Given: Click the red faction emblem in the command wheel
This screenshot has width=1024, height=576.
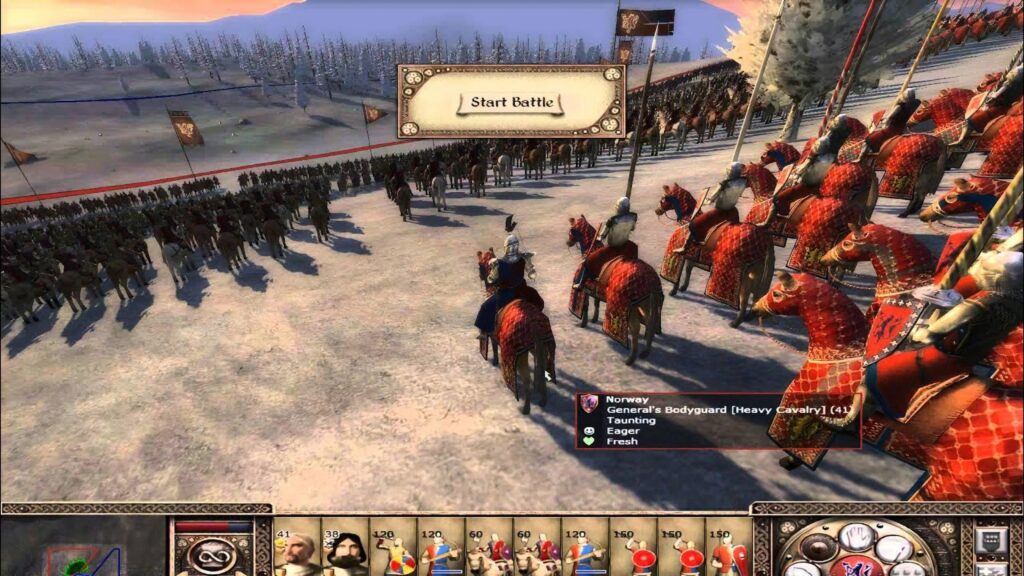Looking at the screenshot, I should pyautogui.click(x=856, y=568).
